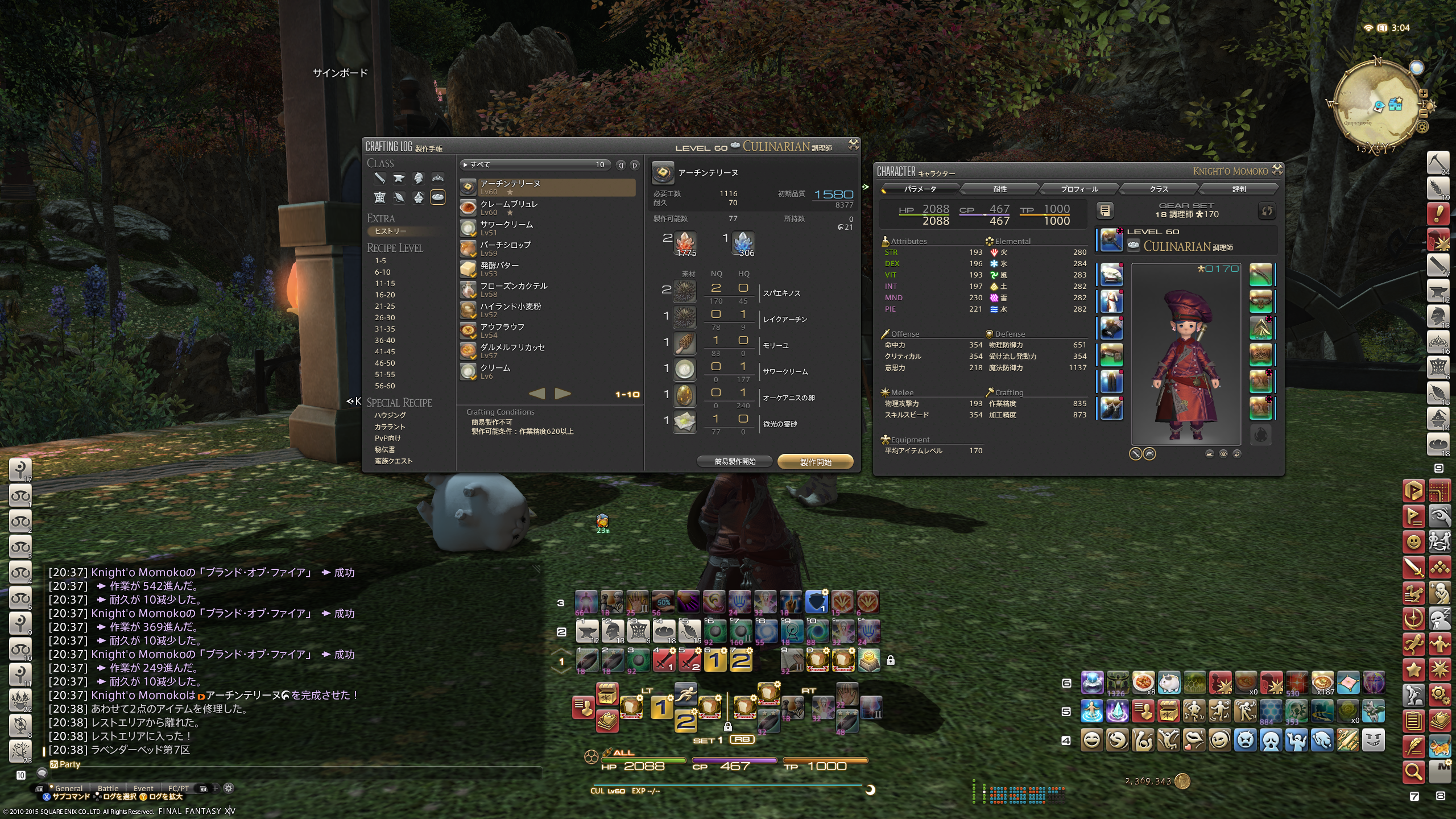
Task: Close the Character window
Action: click(x=1277, y=169)
